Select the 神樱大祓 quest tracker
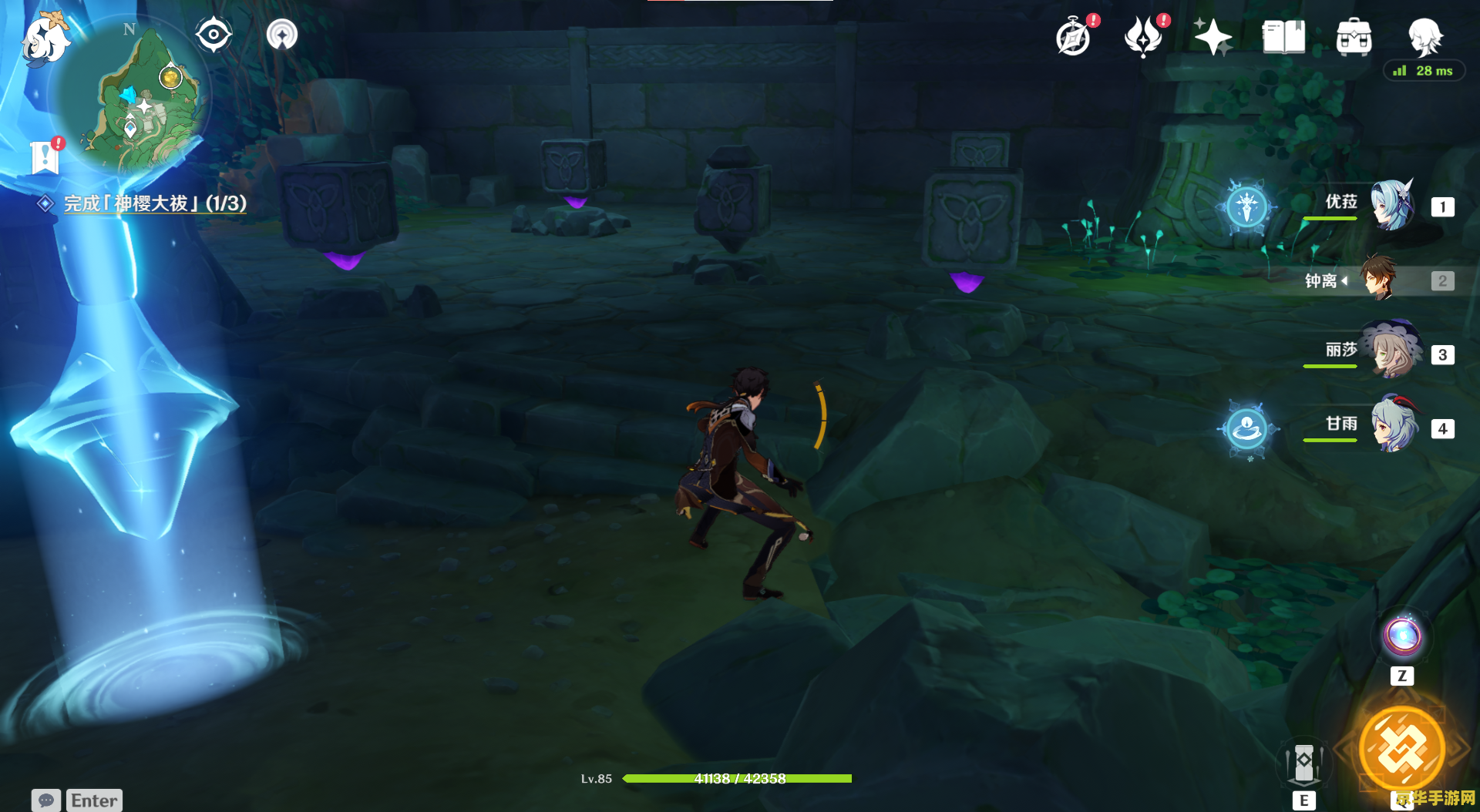The height and width of the screenshot is (812, 1480). (154, 203)
